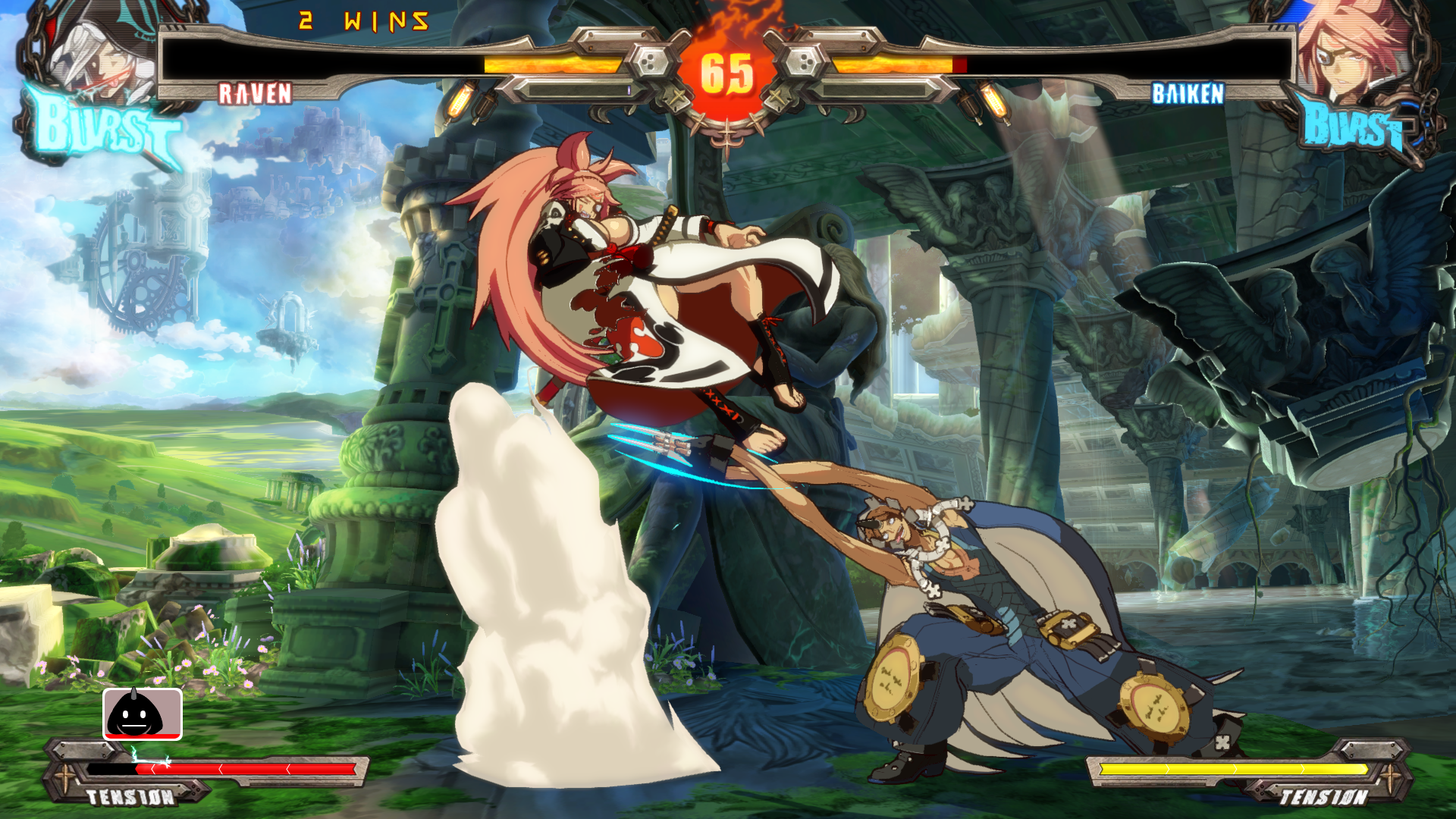Click the black spiked face icon
Viewport: 1456px width, 819px height.
(142, 714)
